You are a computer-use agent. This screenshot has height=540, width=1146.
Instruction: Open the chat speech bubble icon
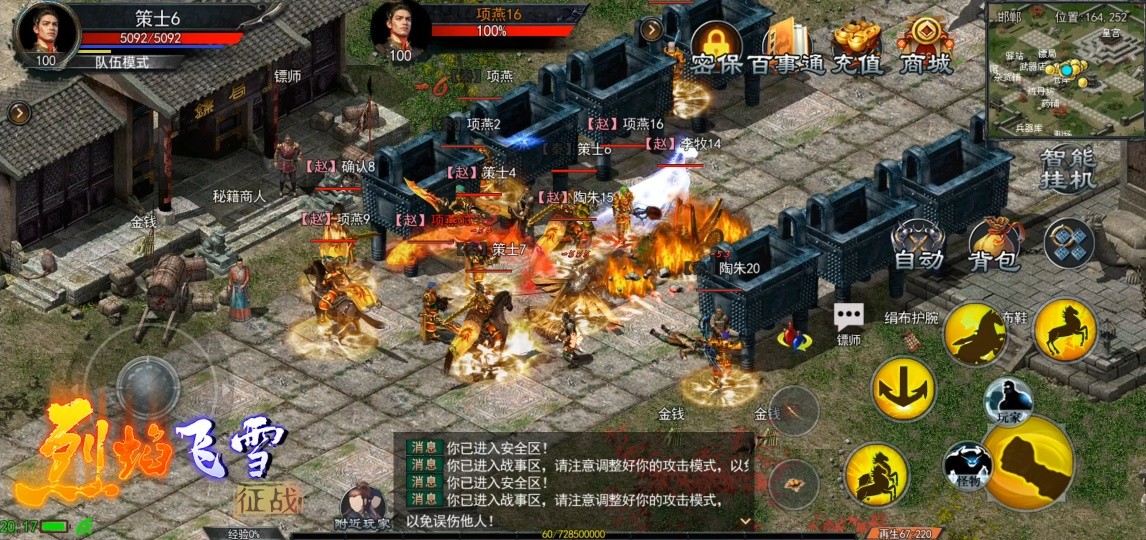(849, 318)
